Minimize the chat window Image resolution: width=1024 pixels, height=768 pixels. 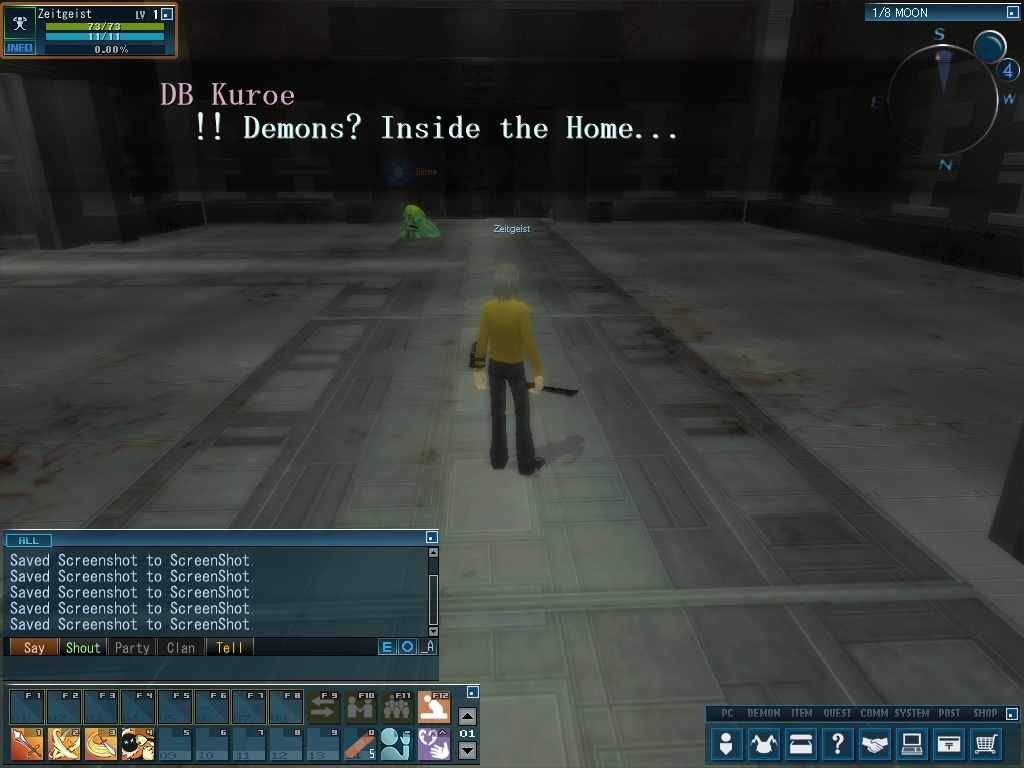point(430,538)
